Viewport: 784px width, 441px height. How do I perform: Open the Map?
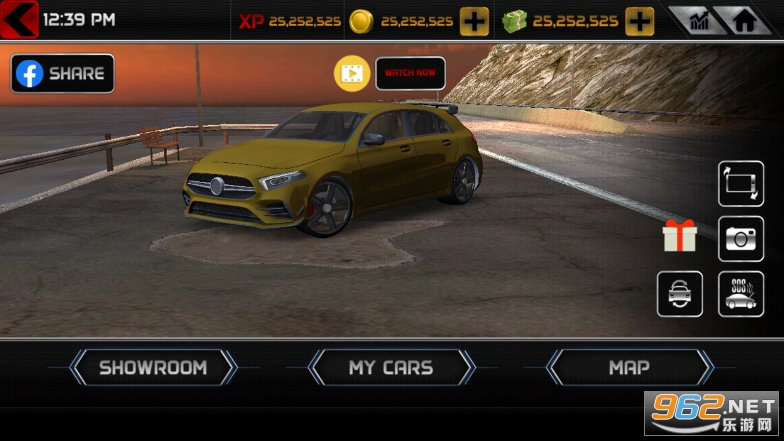pos(629,368)
